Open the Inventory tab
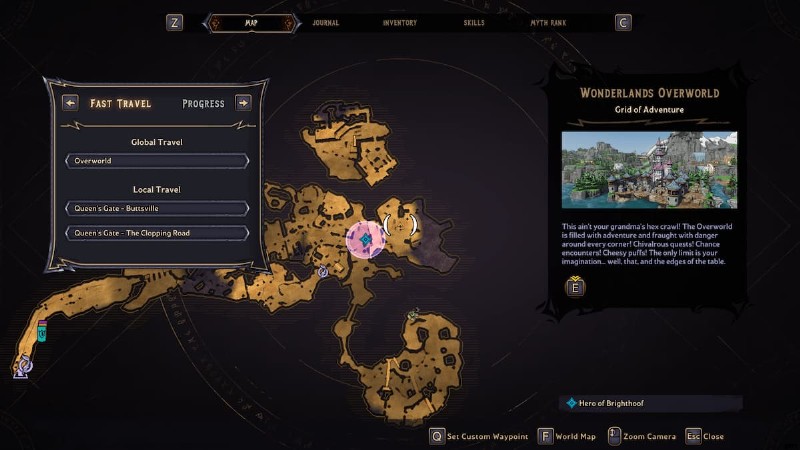The image size is (800, 450). click(399, 22)
